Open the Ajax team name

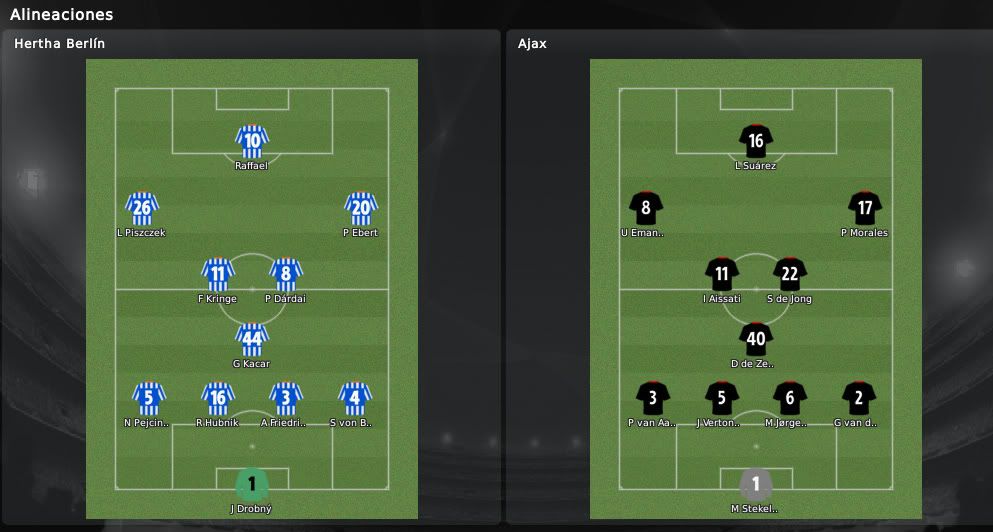[x=532, y=44]
